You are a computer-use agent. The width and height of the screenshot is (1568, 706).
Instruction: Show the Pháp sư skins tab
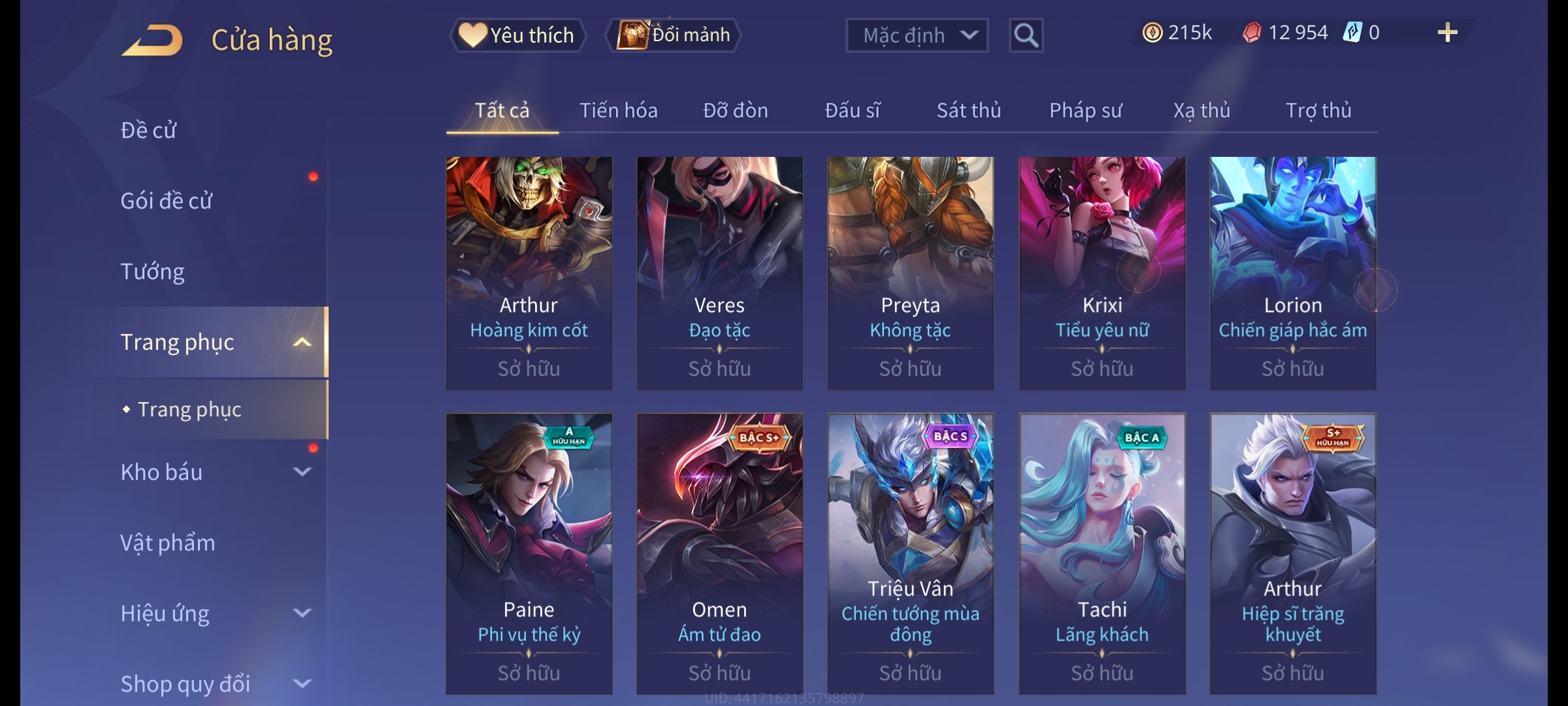click(x=1085, y=110)
